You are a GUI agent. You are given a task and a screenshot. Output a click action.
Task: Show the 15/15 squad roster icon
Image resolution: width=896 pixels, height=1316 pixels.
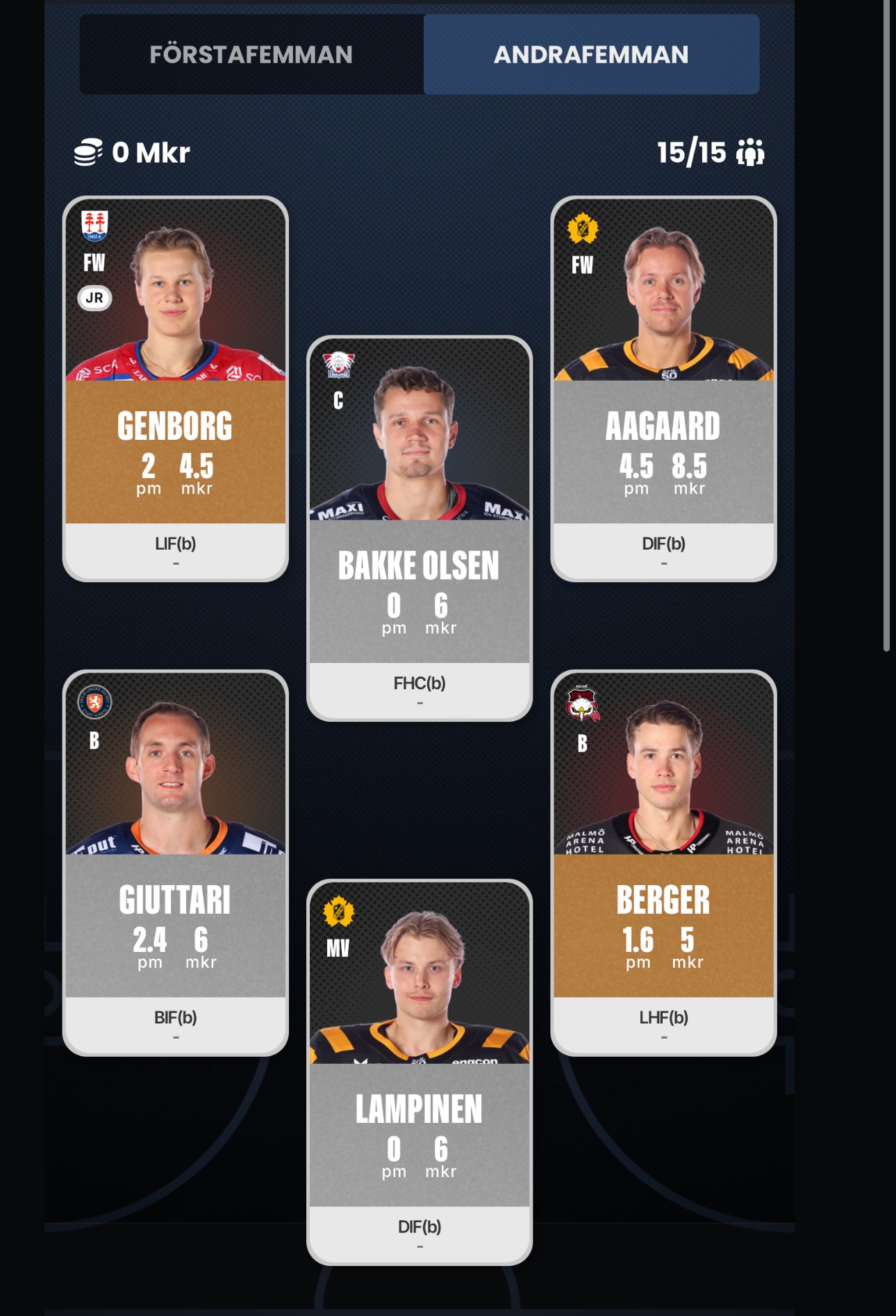click(750, 152)
